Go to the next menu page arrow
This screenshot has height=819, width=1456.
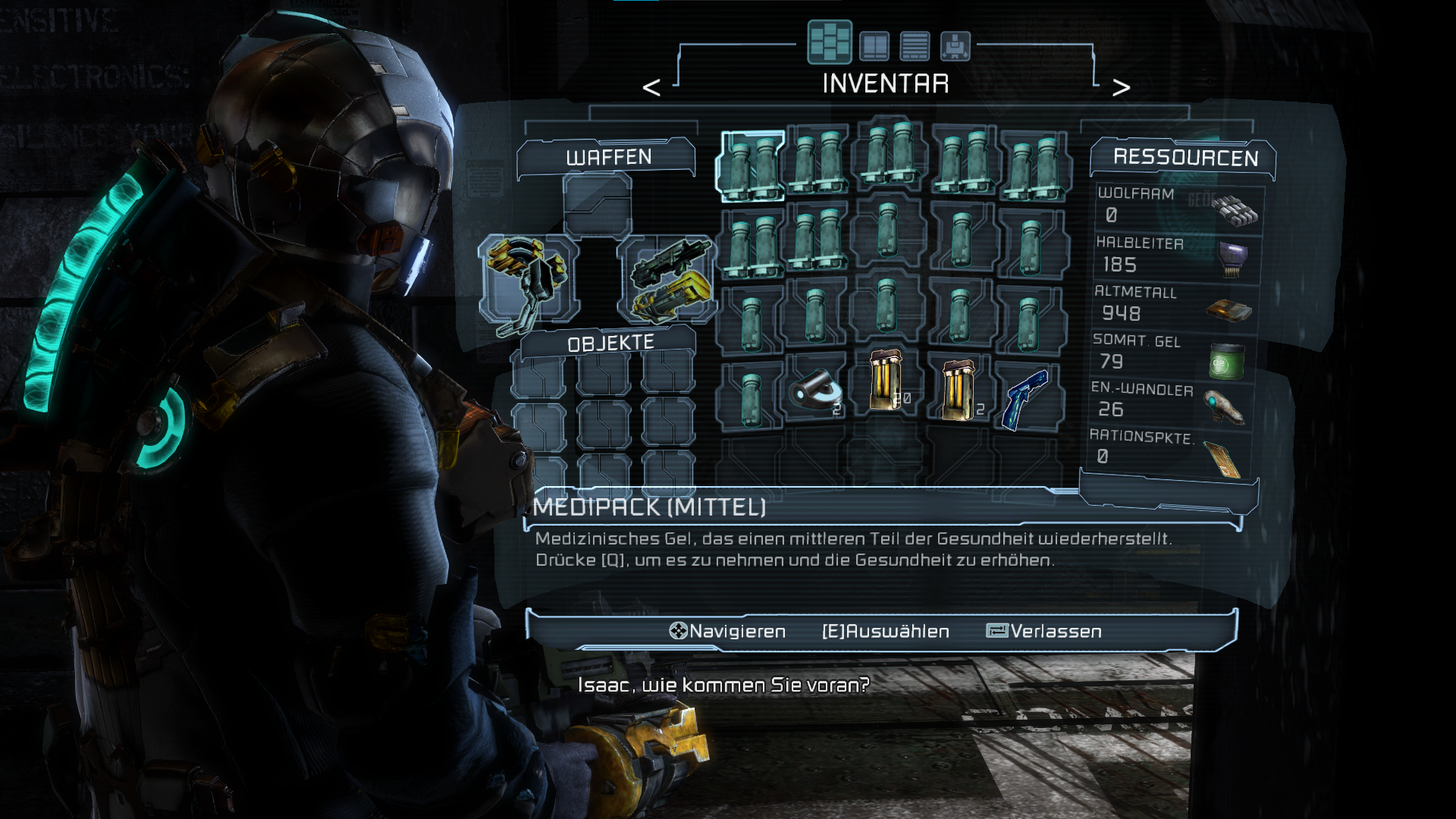1121,87
